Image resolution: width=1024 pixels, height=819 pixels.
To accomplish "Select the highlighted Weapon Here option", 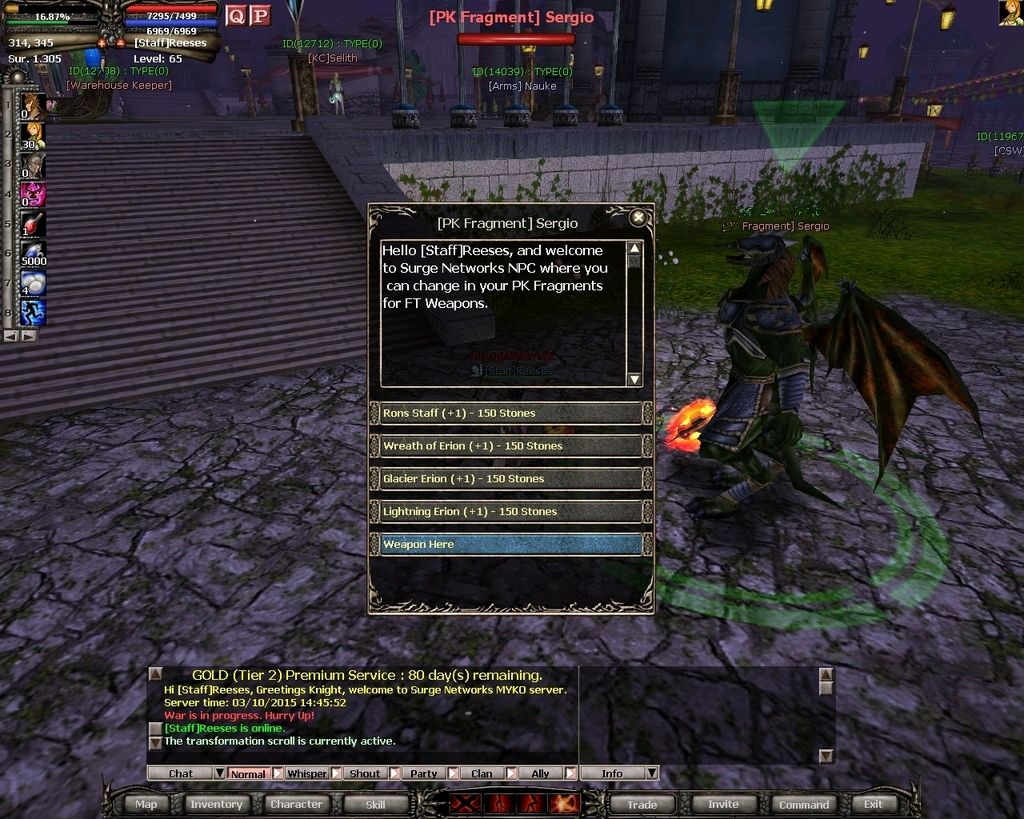I will [510, 545].
